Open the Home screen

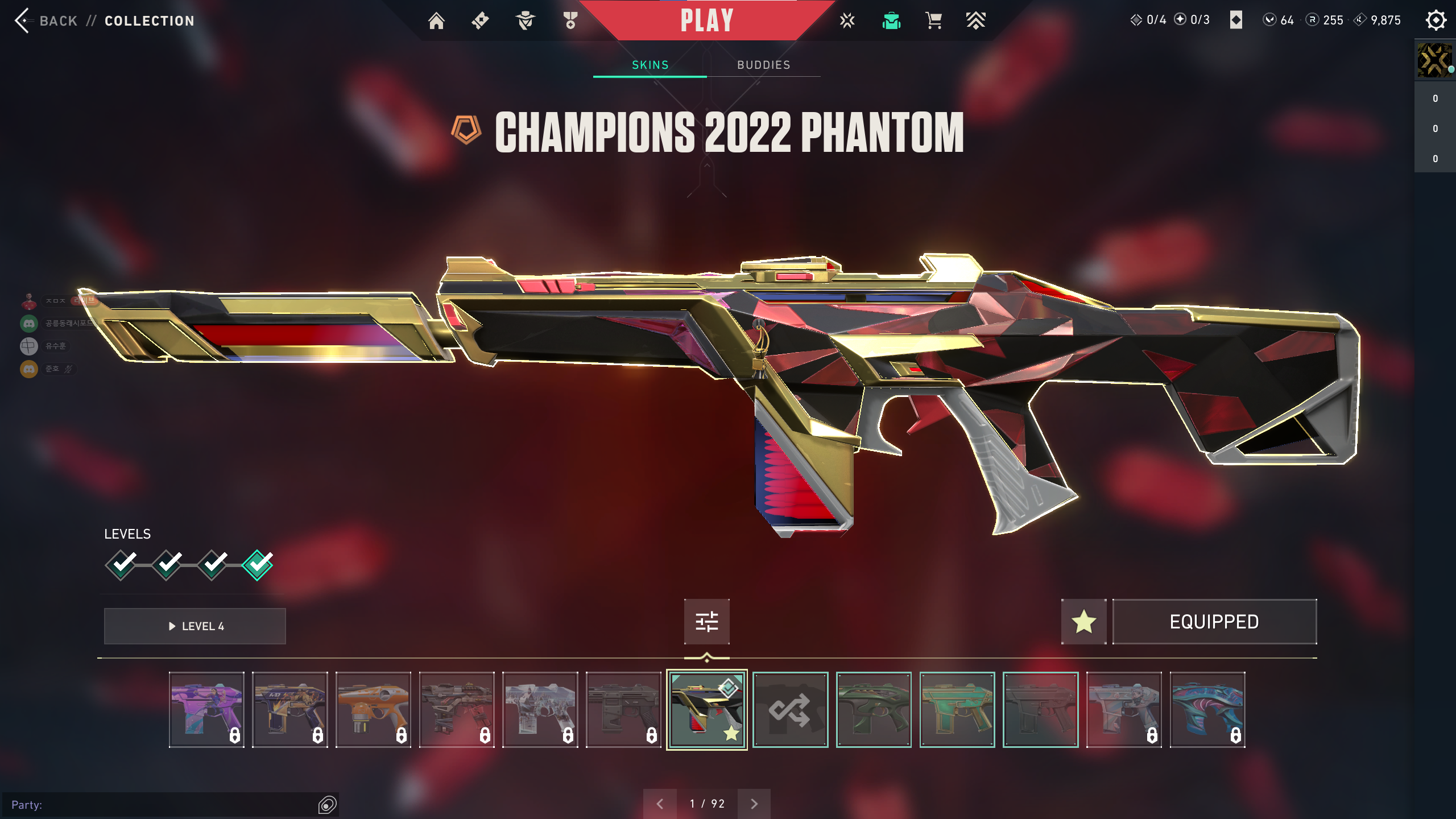pyautogui.click(x=436, y=21)
